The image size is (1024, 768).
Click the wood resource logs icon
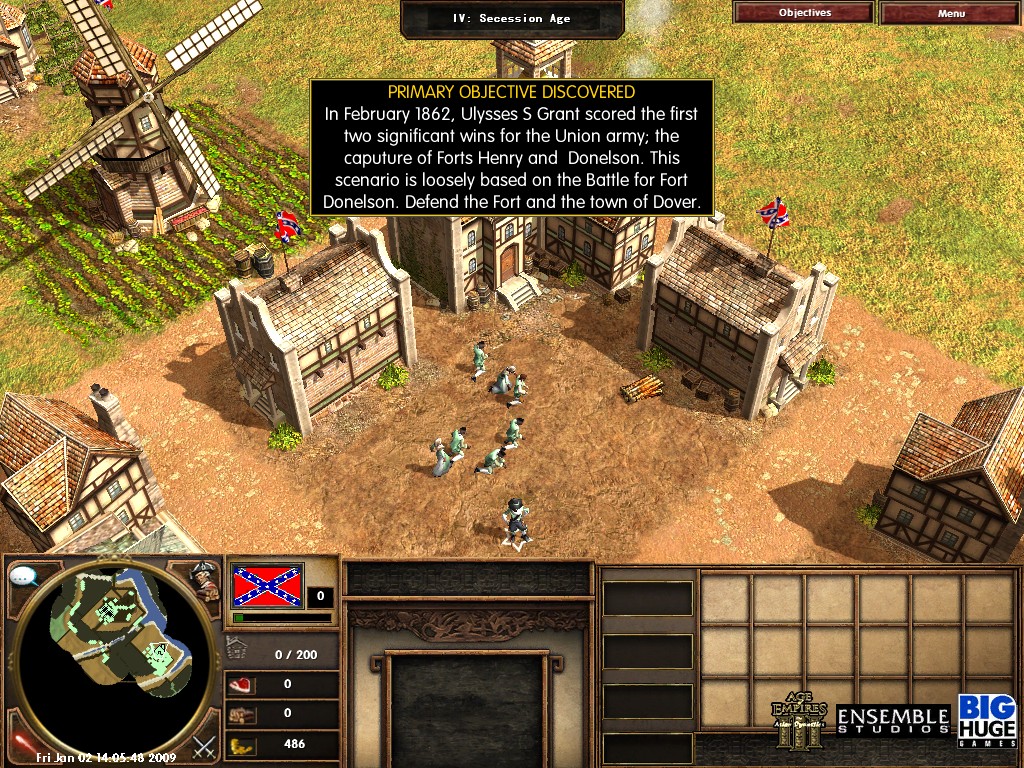pos(242,714)
